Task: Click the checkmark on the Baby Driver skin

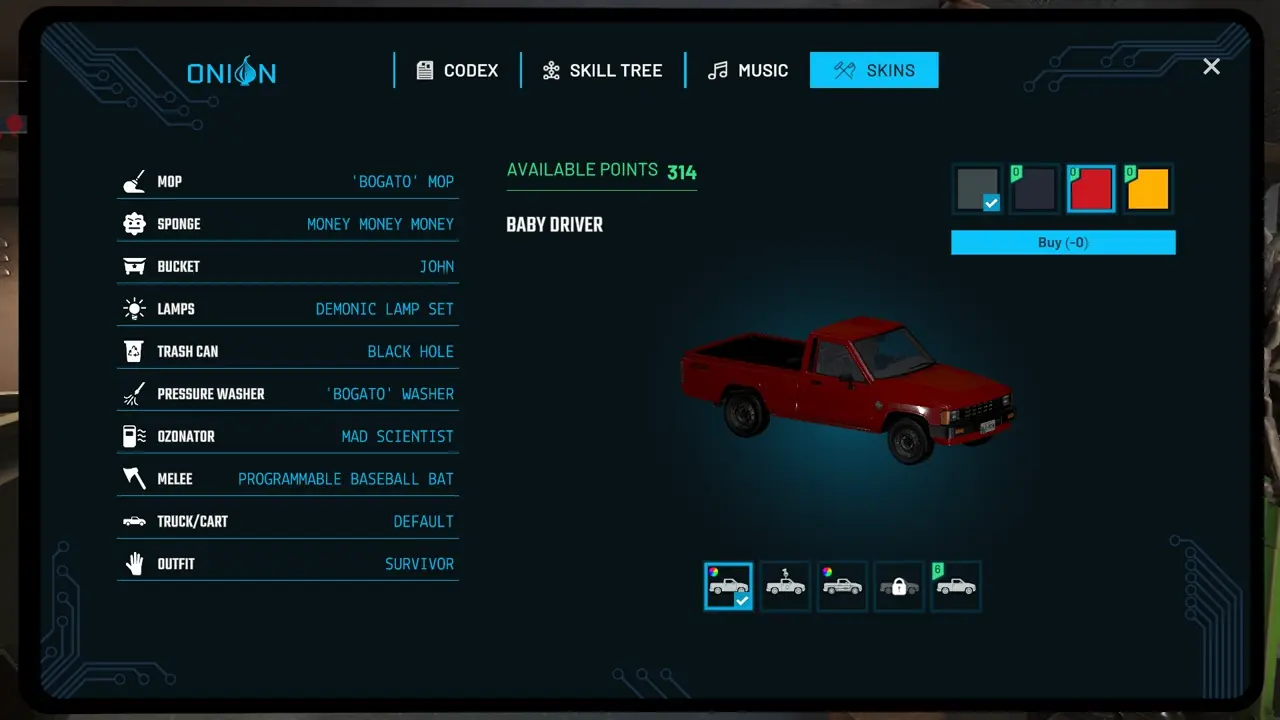Action: point(741,599)
